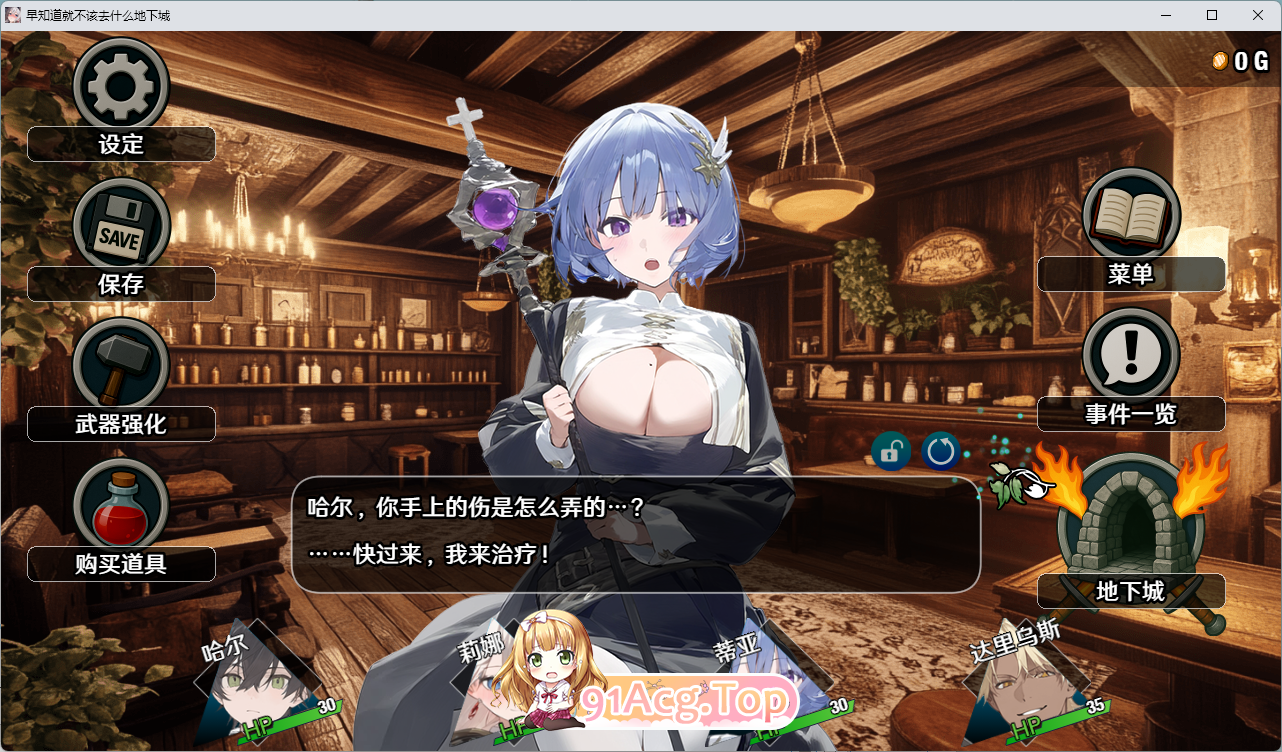Click the circular replay arrow icon
This screenshot has height=752, width=1282.
939,451
